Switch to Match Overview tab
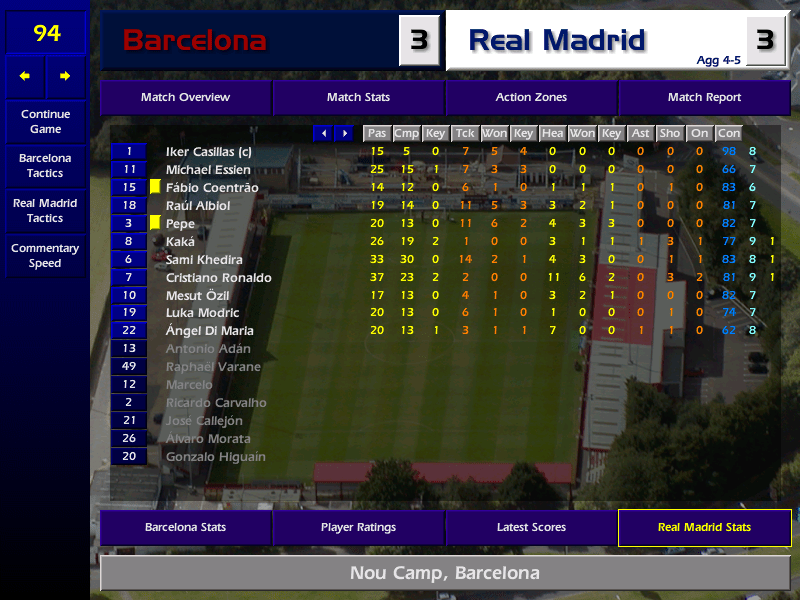Screen dimensions: 800x600 coord(185,98)
